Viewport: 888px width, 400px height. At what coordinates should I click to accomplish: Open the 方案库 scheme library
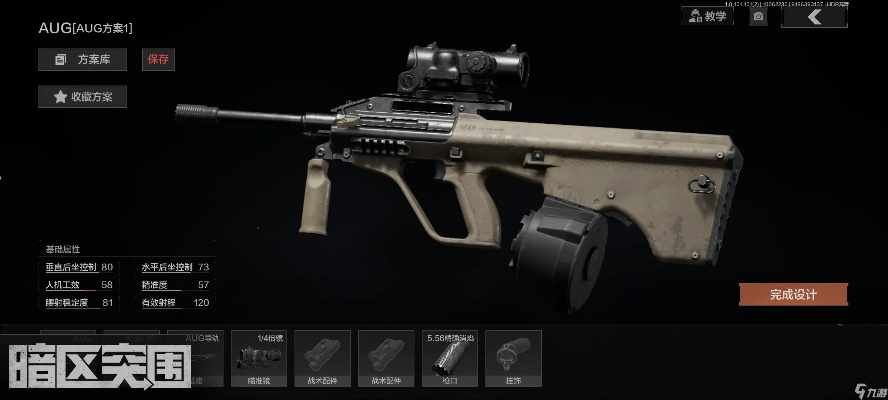pyautogui.click(x=82, y=60)
